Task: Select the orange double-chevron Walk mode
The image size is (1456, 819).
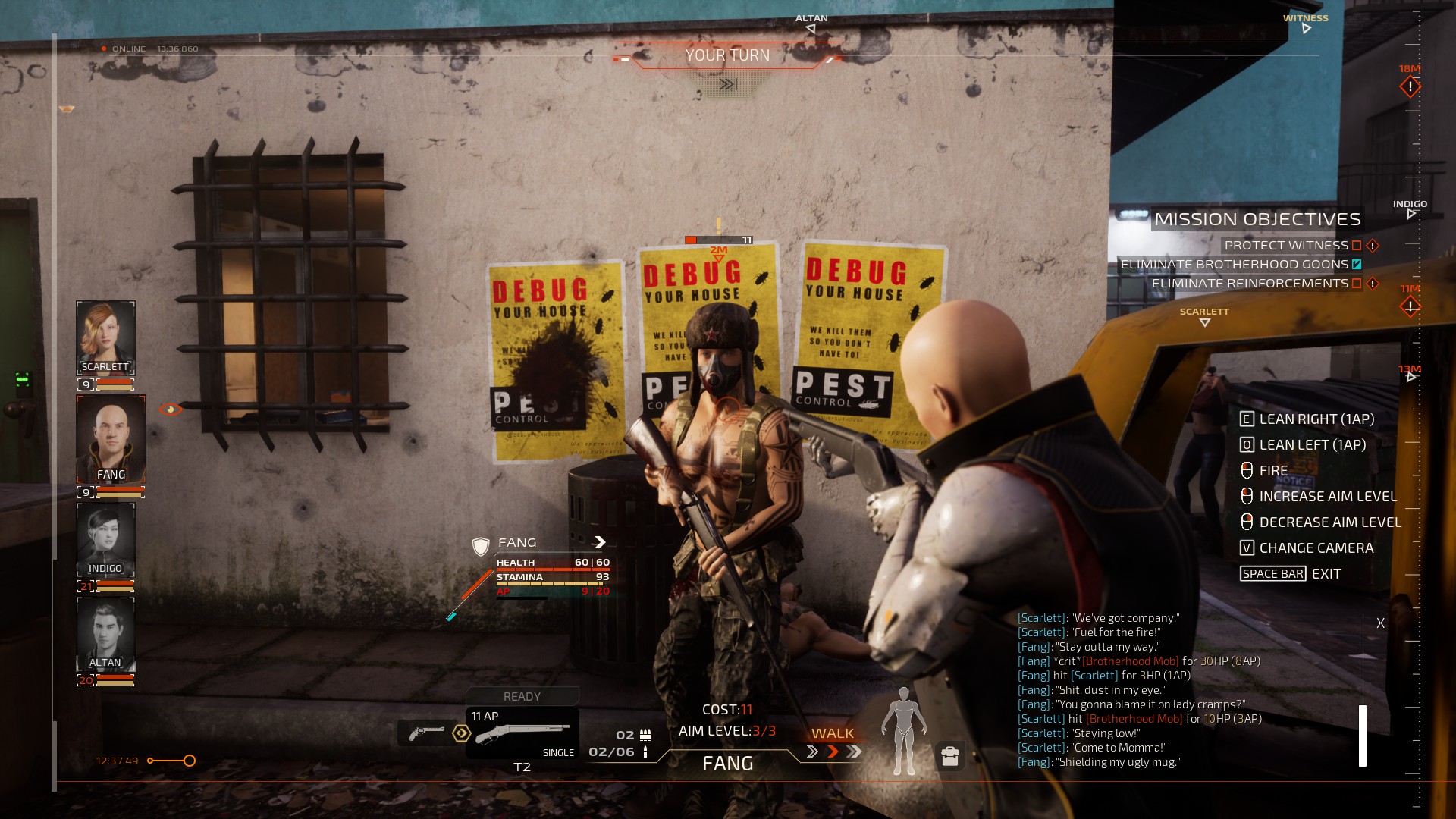Action: coord(833,752)
